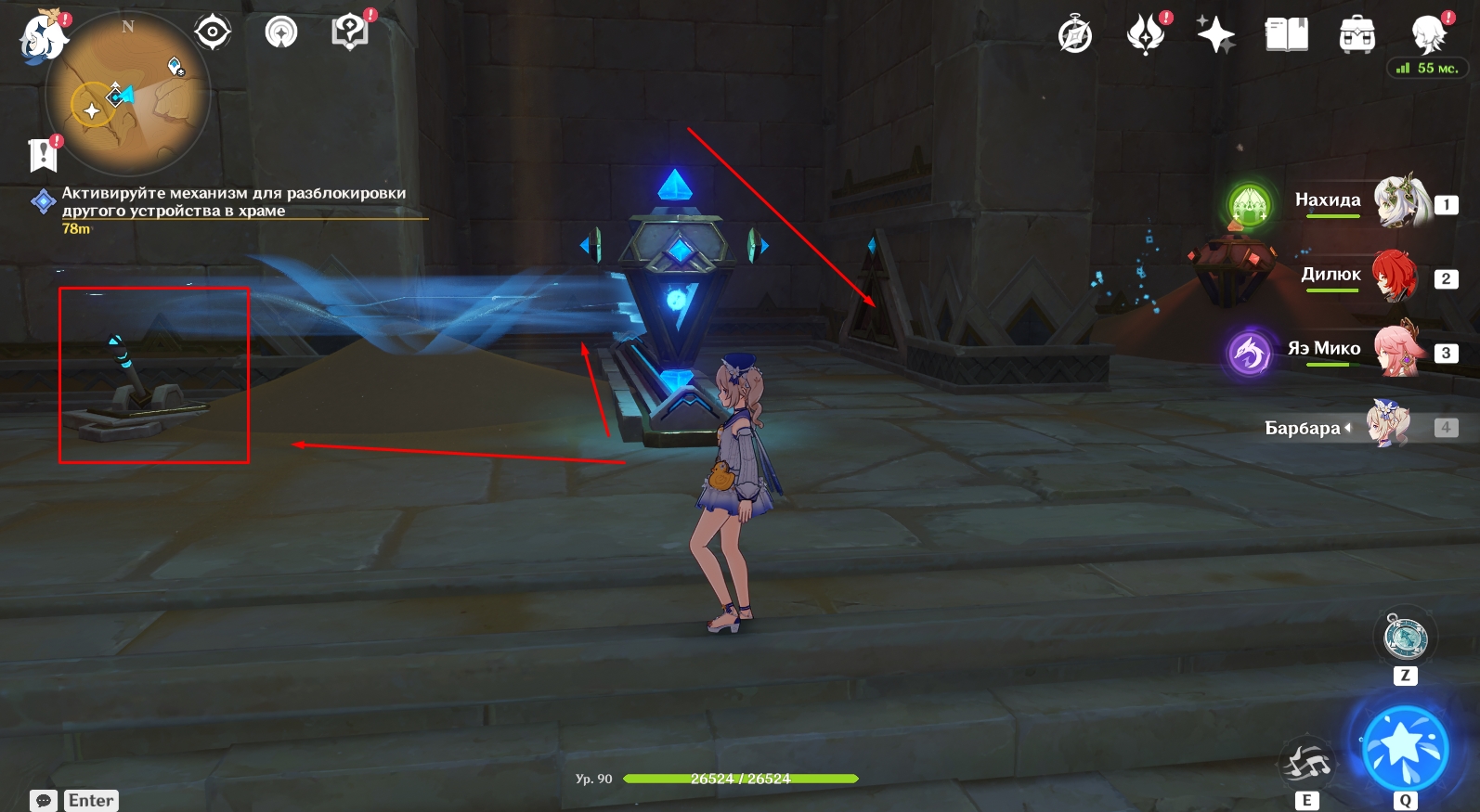1480x812 pixels.
Task: Open the adventurer handbook book icon
Action: click(1286, 35)
